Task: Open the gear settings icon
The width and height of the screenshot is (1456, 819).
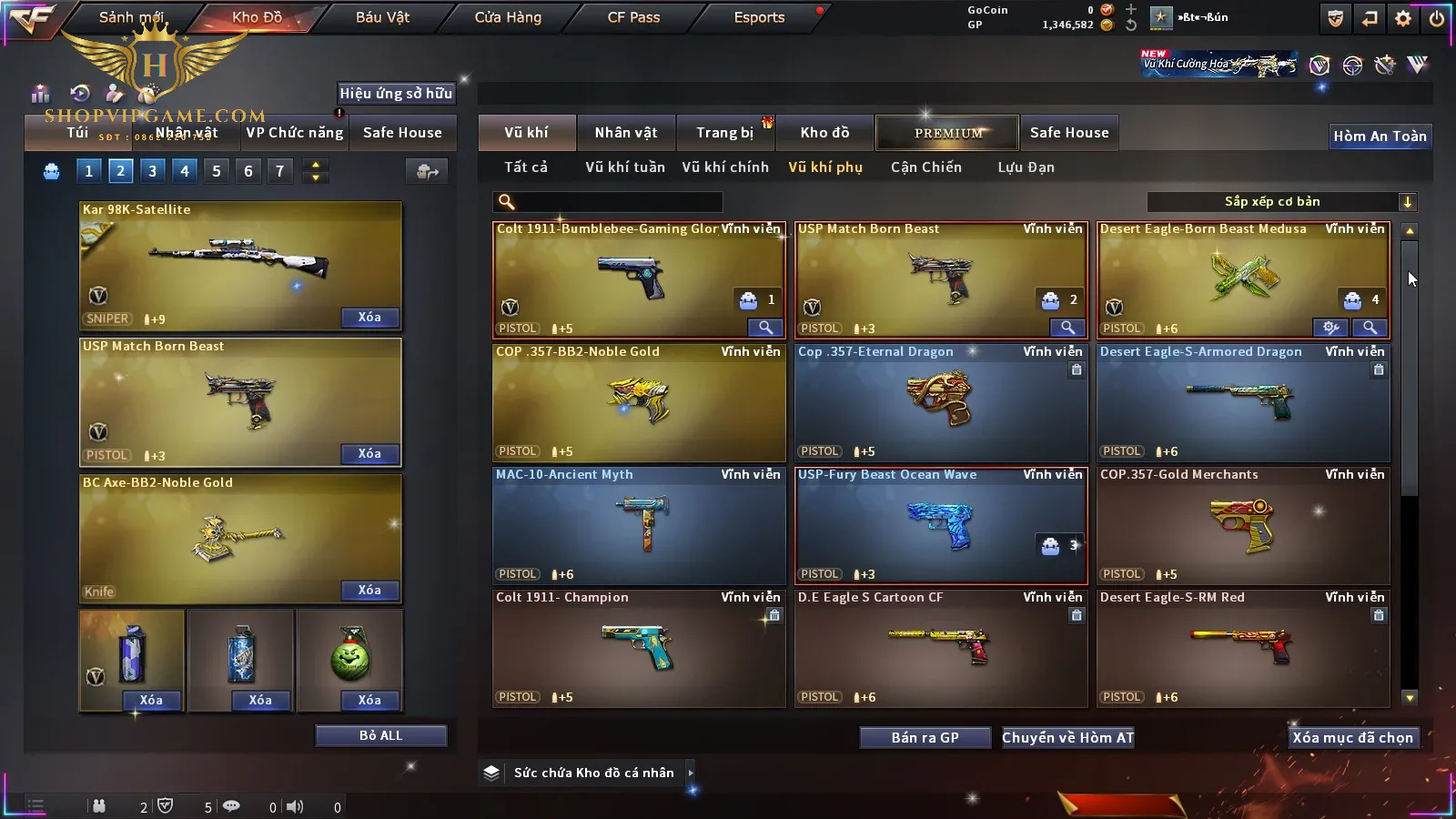Action: click(x=1403, y=18)
